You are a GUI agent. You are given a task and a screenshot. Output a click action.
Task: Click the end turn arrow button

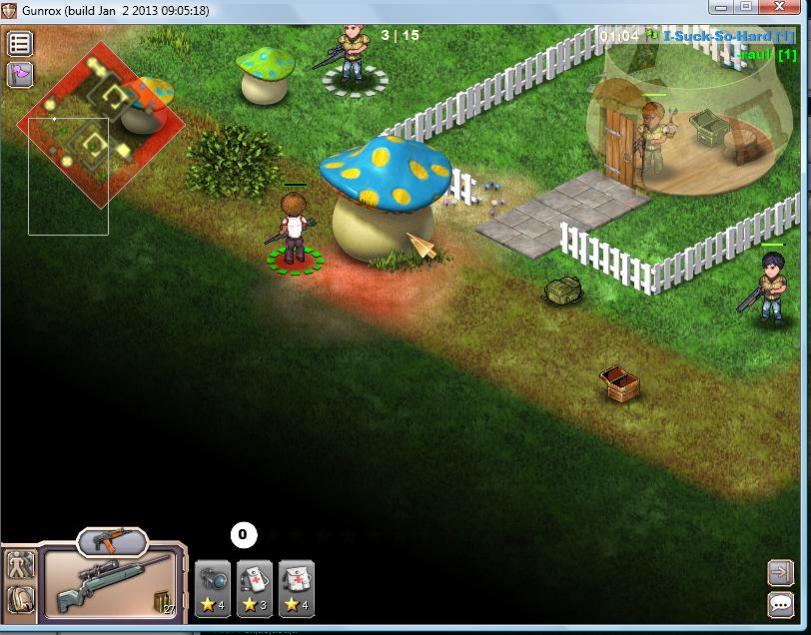click(780, 571)
